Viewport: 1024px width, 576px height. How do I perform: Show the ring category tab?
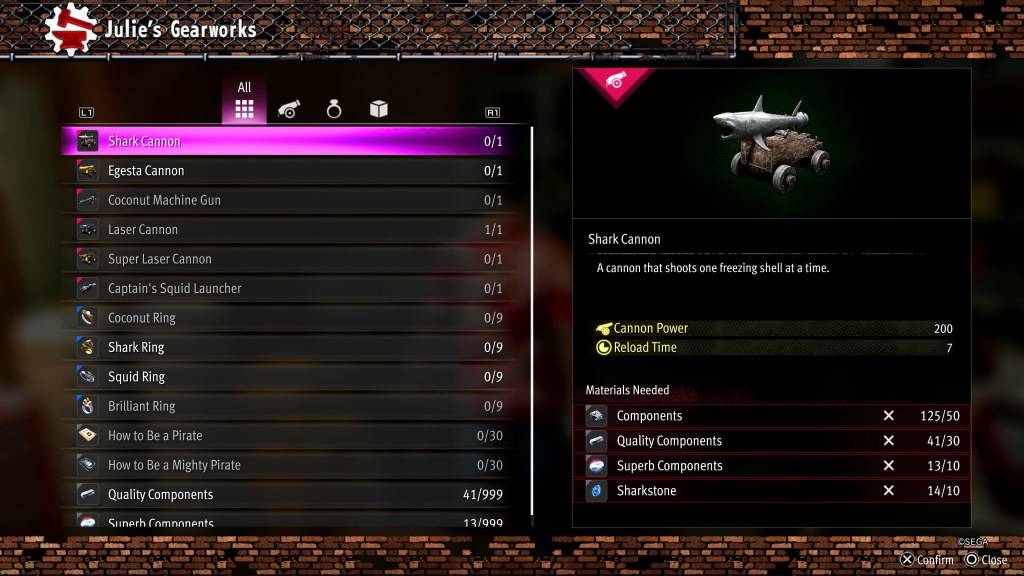[334, 109]
